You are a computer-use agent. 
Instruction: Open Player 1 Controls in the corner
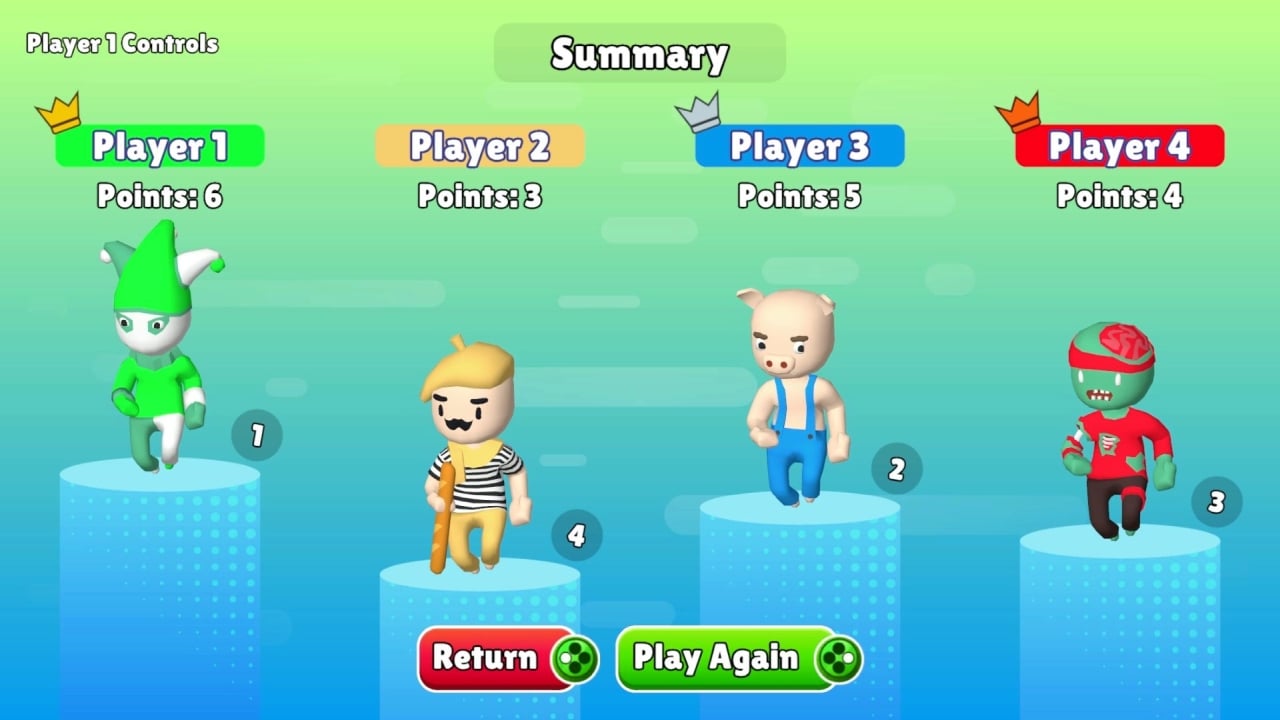120,43
